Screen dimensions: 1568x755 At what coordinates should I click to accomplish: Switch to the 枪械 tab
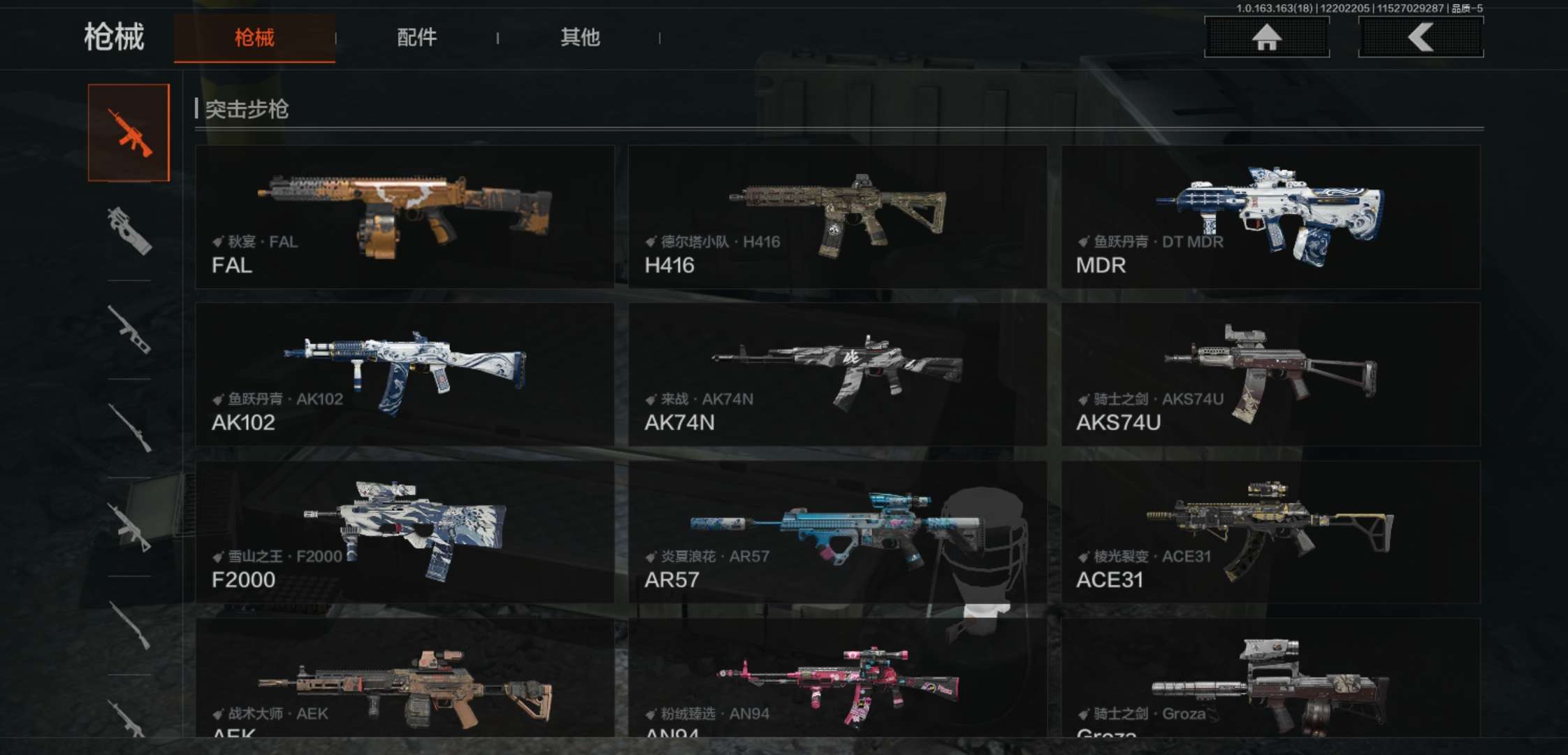tap(254, 38)
